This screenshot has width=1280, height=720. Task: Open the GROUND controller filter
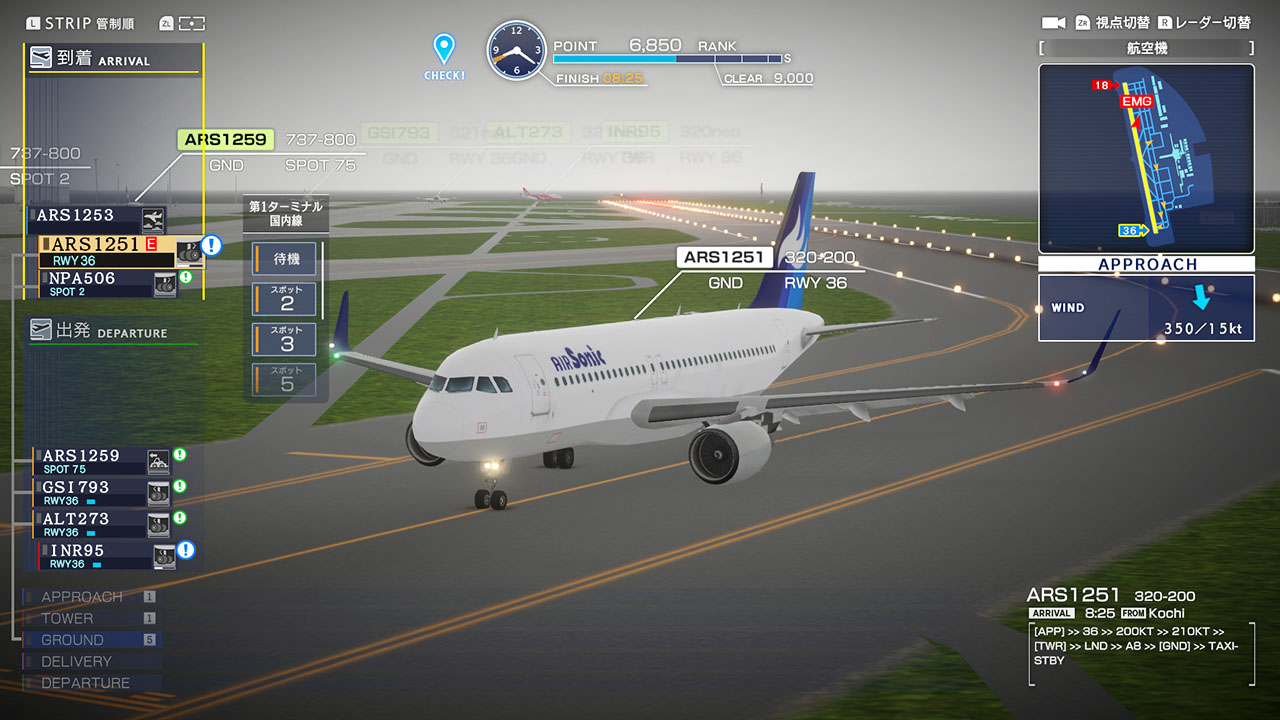pos(90,640)
